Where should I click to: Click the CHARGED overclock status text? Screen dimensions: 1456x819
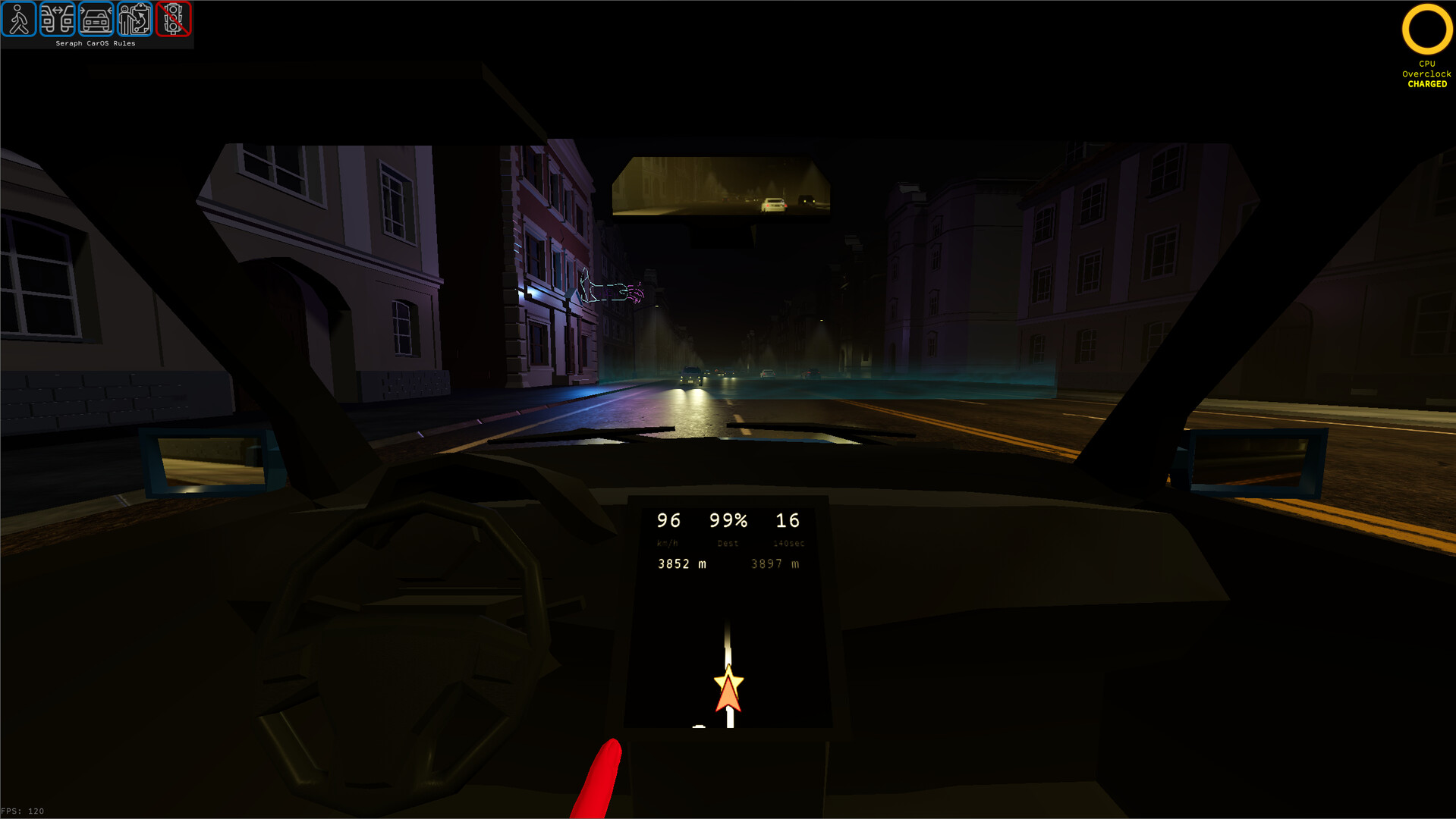pos(1426,84)
